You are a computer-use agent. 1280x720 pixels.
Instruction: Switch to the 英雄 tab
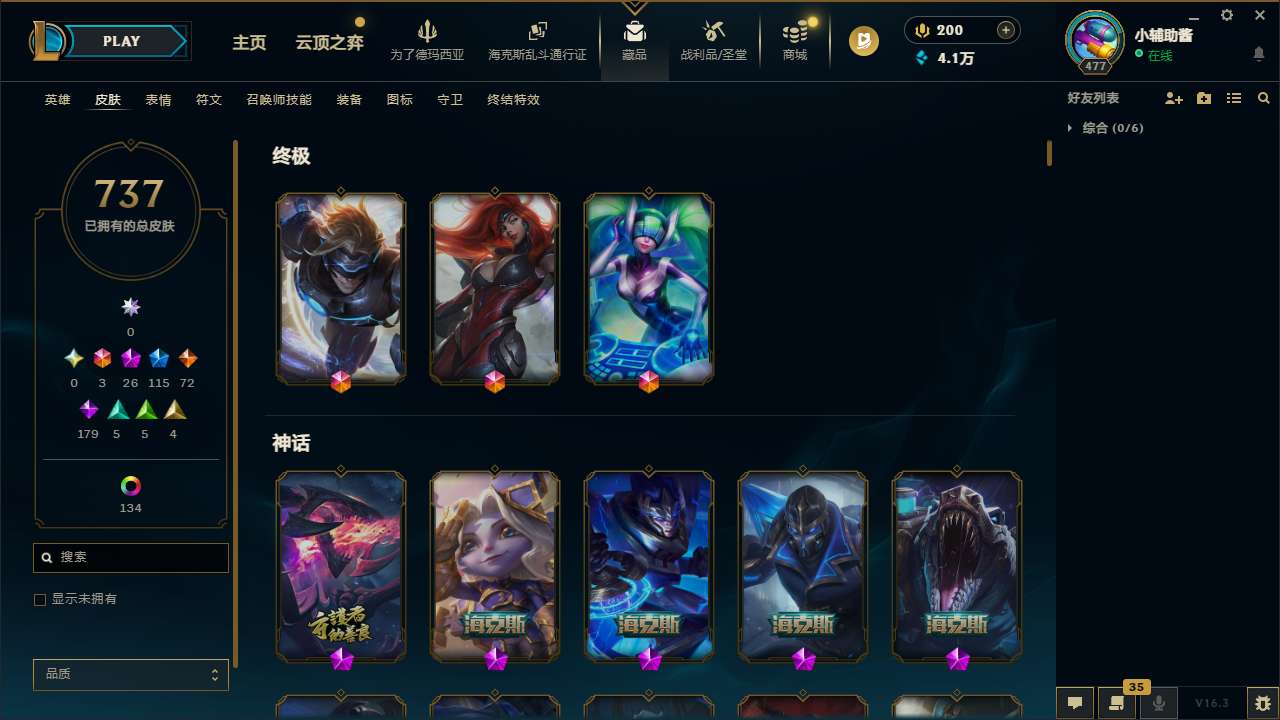(x=57, y=100)
